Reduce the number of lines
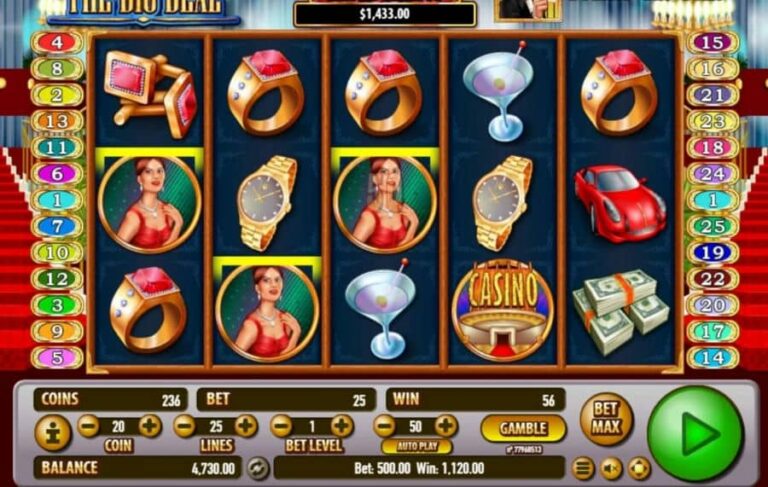The height and width of the screenshot is (487, 768). (184, 426)
